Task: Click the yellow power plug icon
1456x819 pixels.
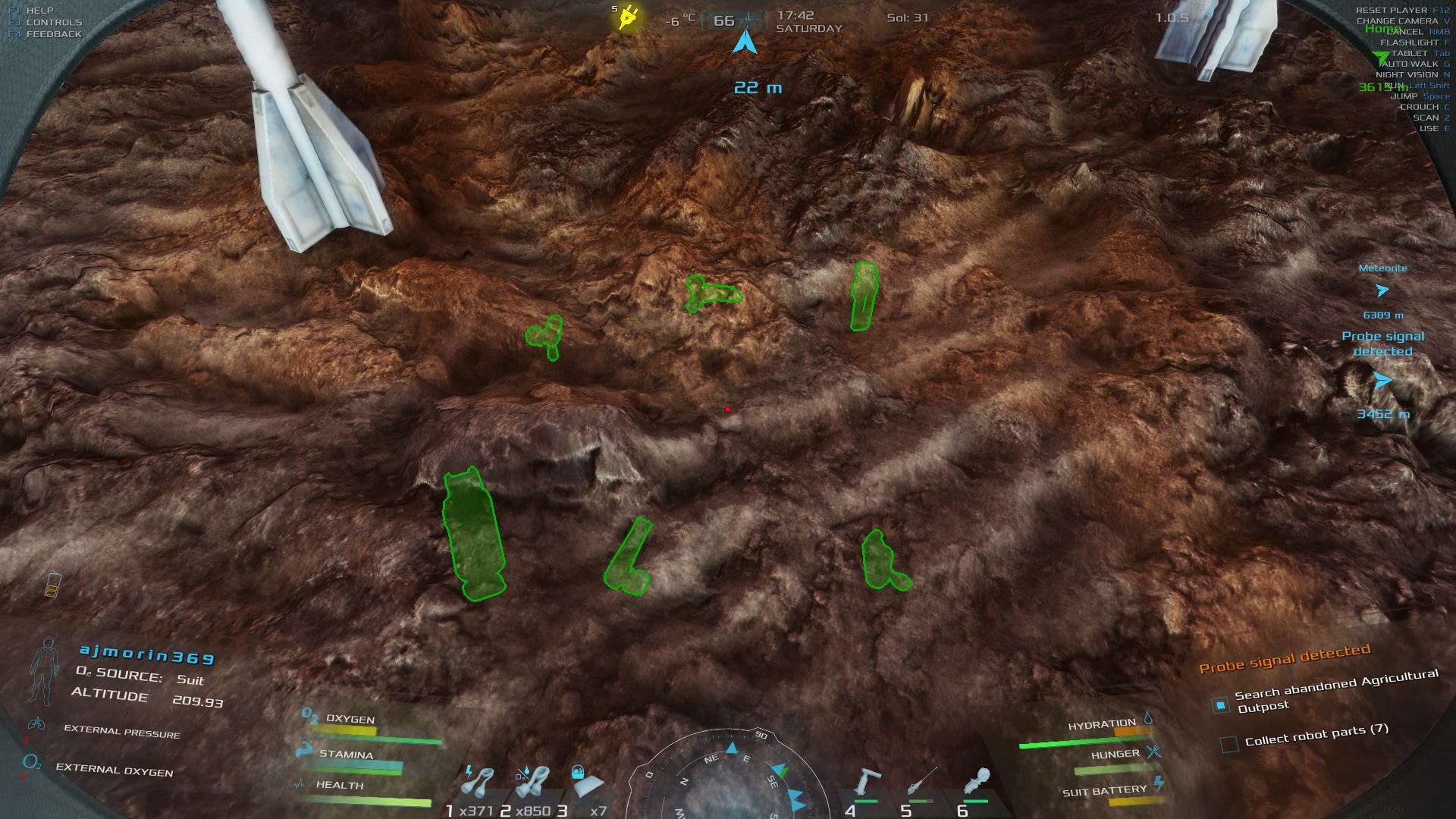Action: point(628,17)
